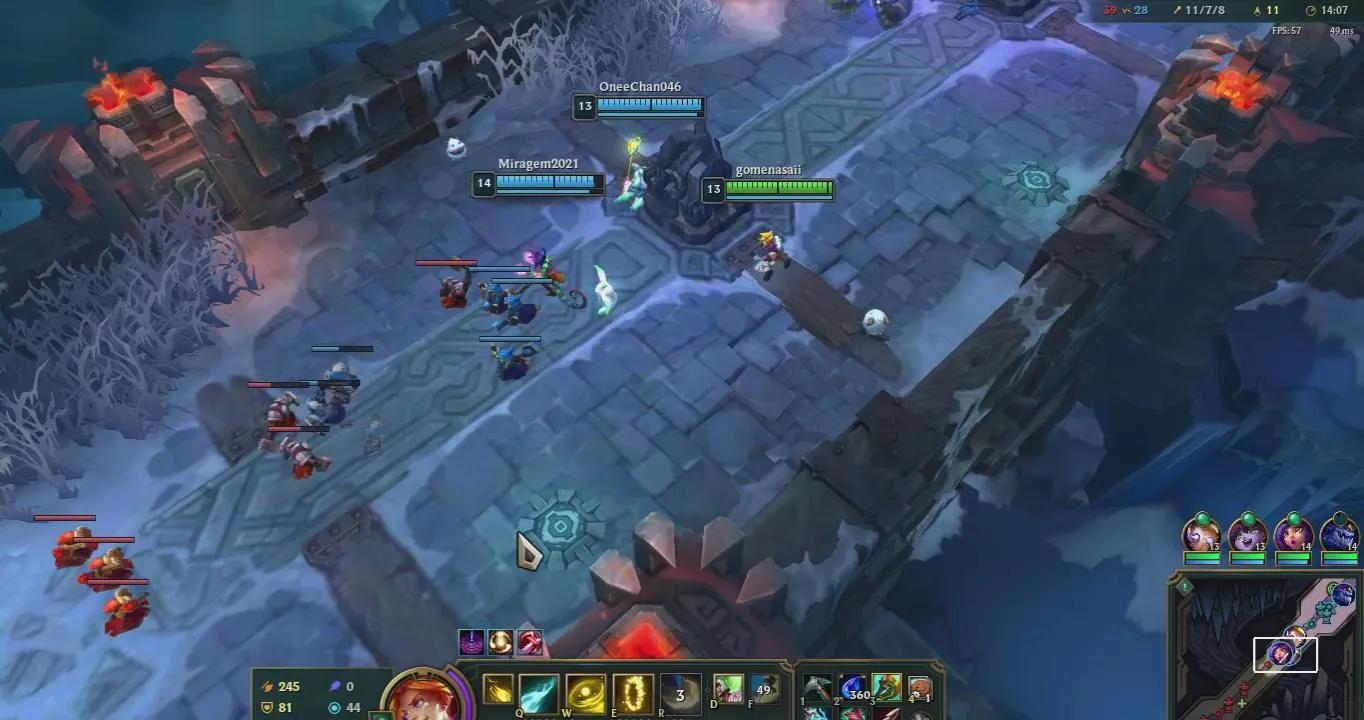
Task: Click the Tear of the Goddess item in slot 2
Action: [x=852, y=686]
